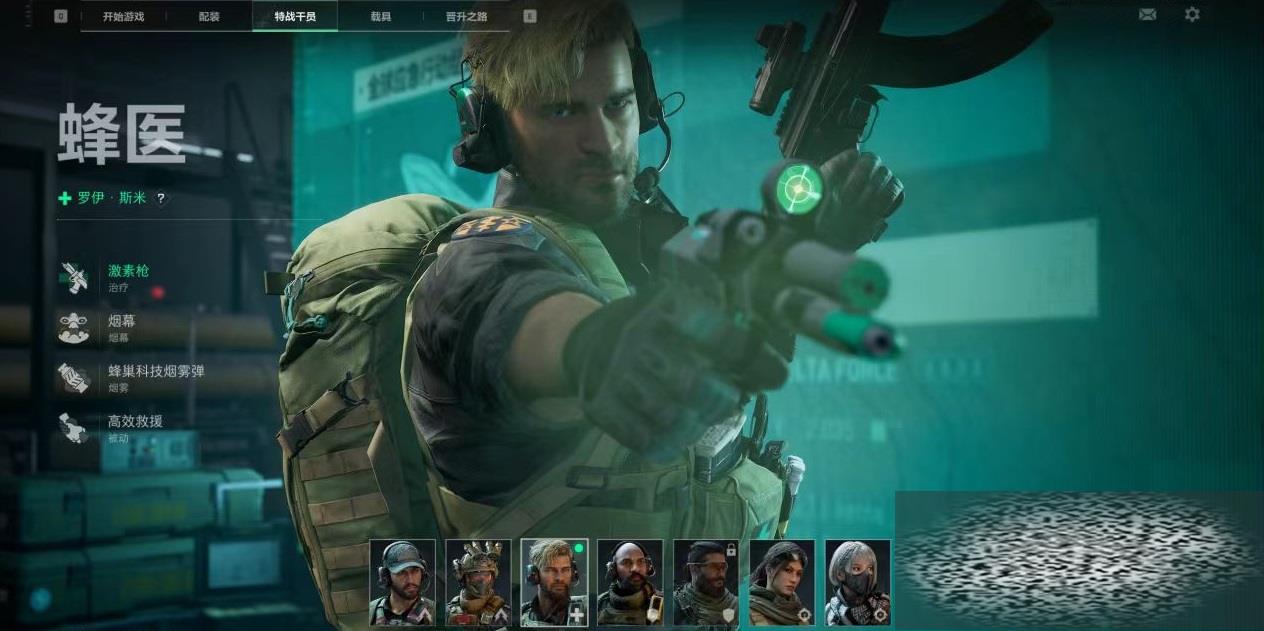This screenshot has height=631, width=1264.
Task: Choose the dark-haired female operator portrait
Action: pyautogui.click(x=782, y=583)
